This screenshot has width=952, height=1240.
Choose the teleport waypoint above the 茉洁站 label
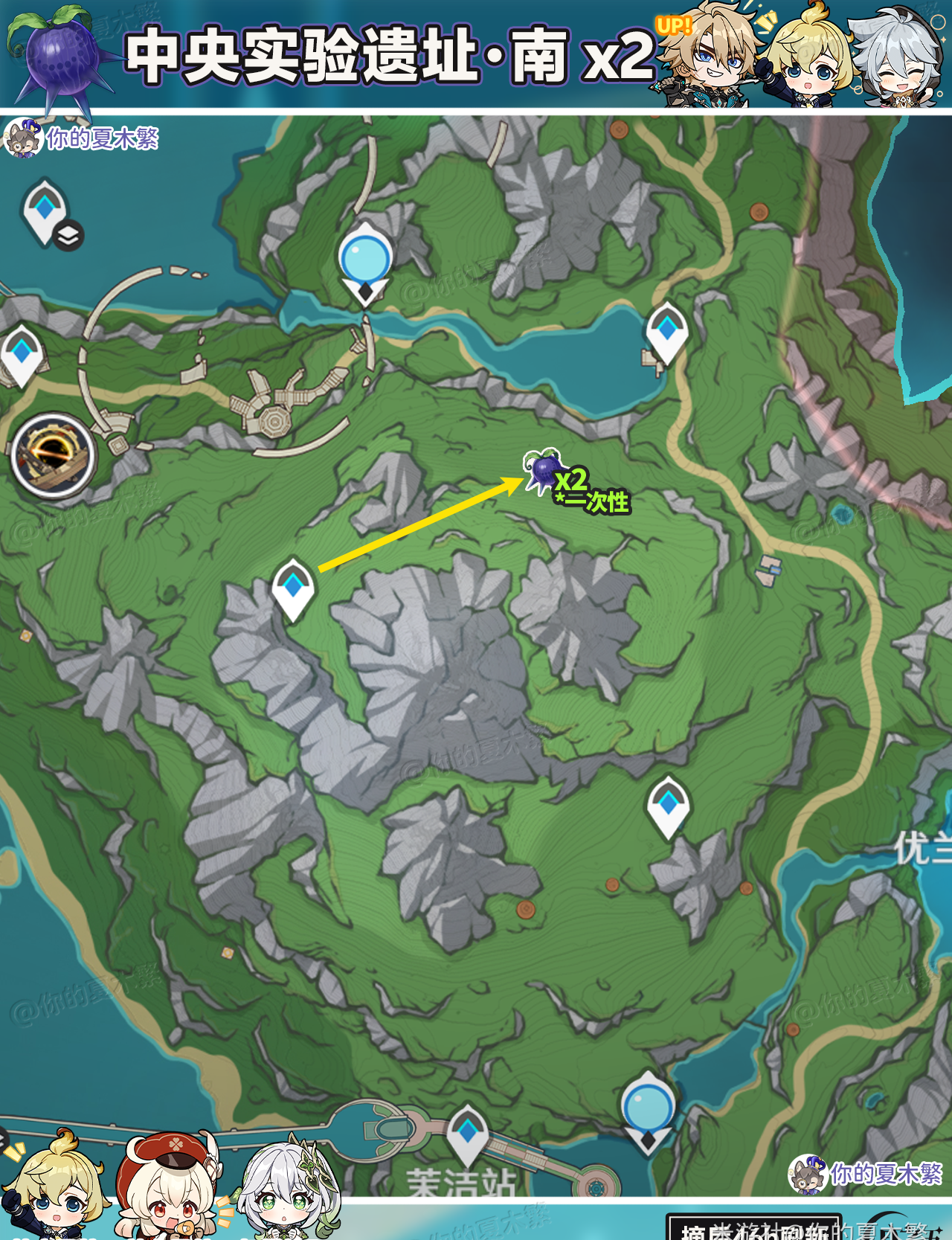467,1134
